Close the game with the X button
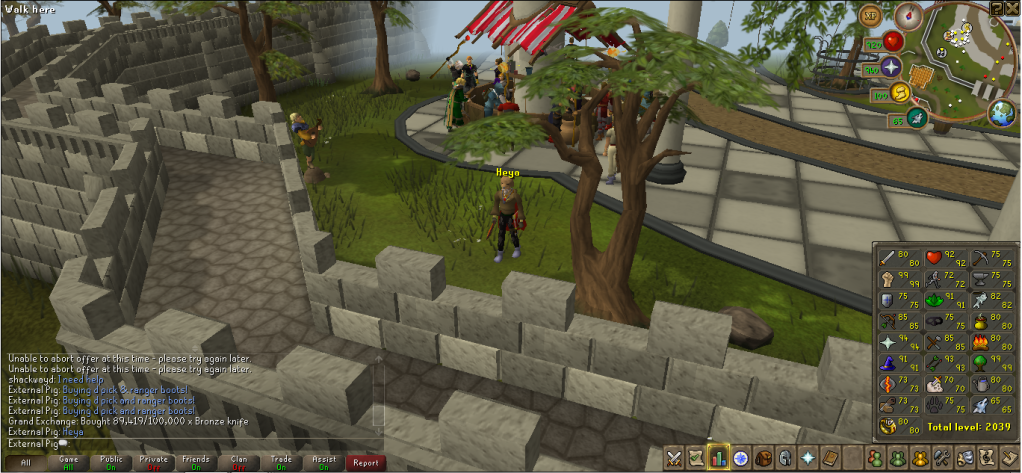Image resolution: width=1022 pixels, height=473 pixels. click(x=1012, y=7)
